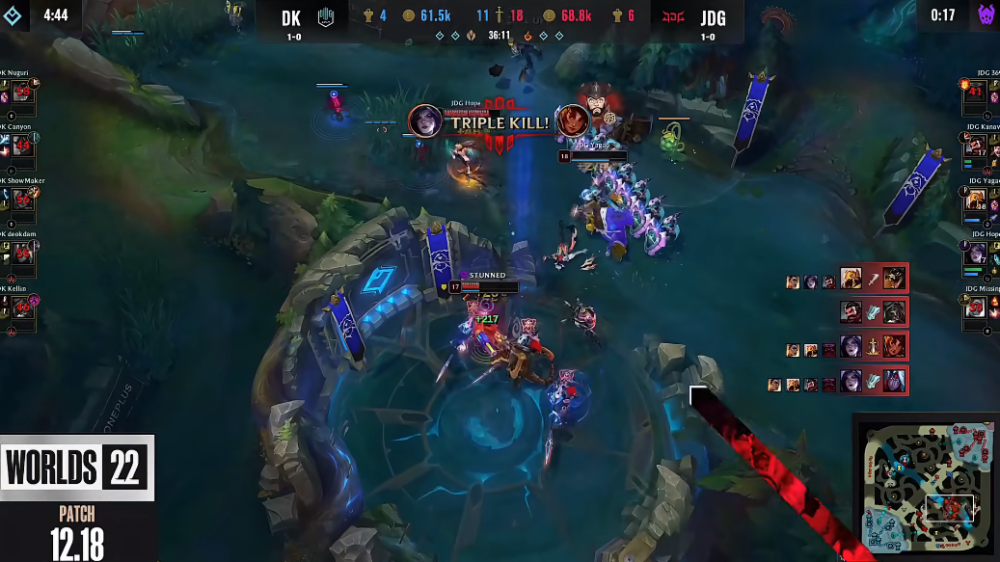
Task: Click the Worlds 22 broadcast logo
Action: pos(77,467)
